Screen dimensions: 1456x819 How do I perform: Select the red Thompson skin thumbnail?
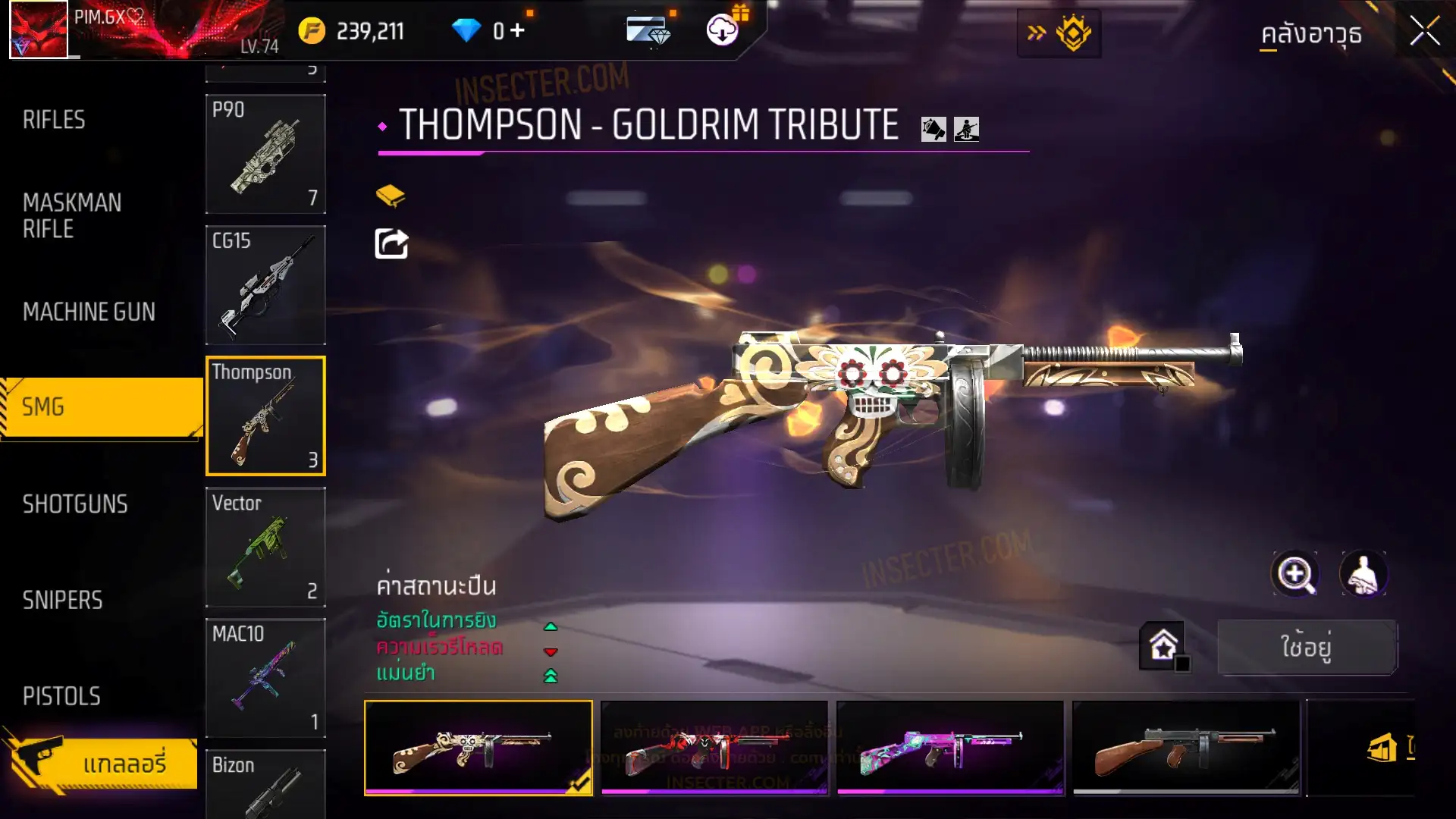coord(714,748)
